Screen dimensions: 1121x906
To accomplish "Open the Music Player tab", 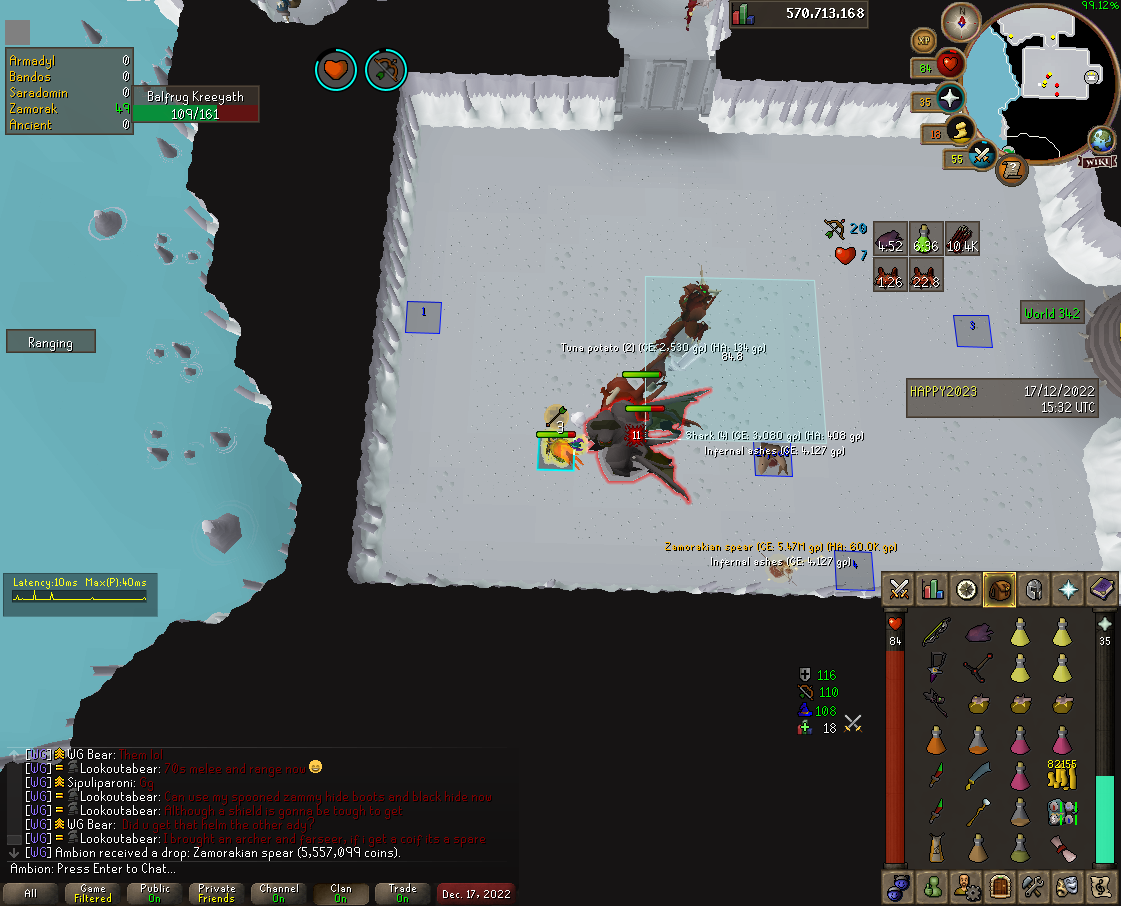I will click(x=1101, y=886).
